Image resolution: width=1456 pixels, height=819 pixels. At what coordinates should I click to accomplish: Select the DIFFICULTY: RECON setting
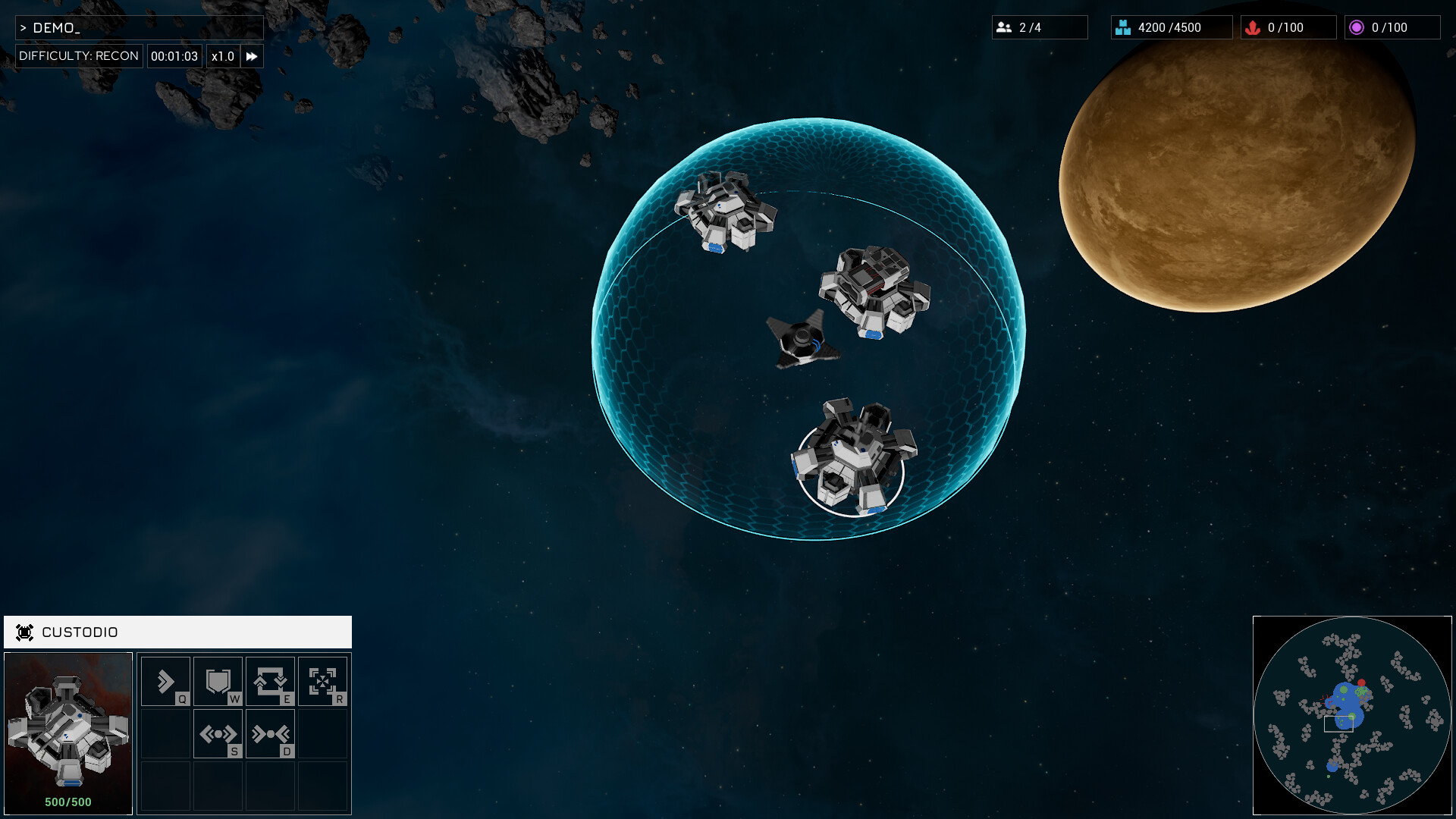click(x=78, y=55)
